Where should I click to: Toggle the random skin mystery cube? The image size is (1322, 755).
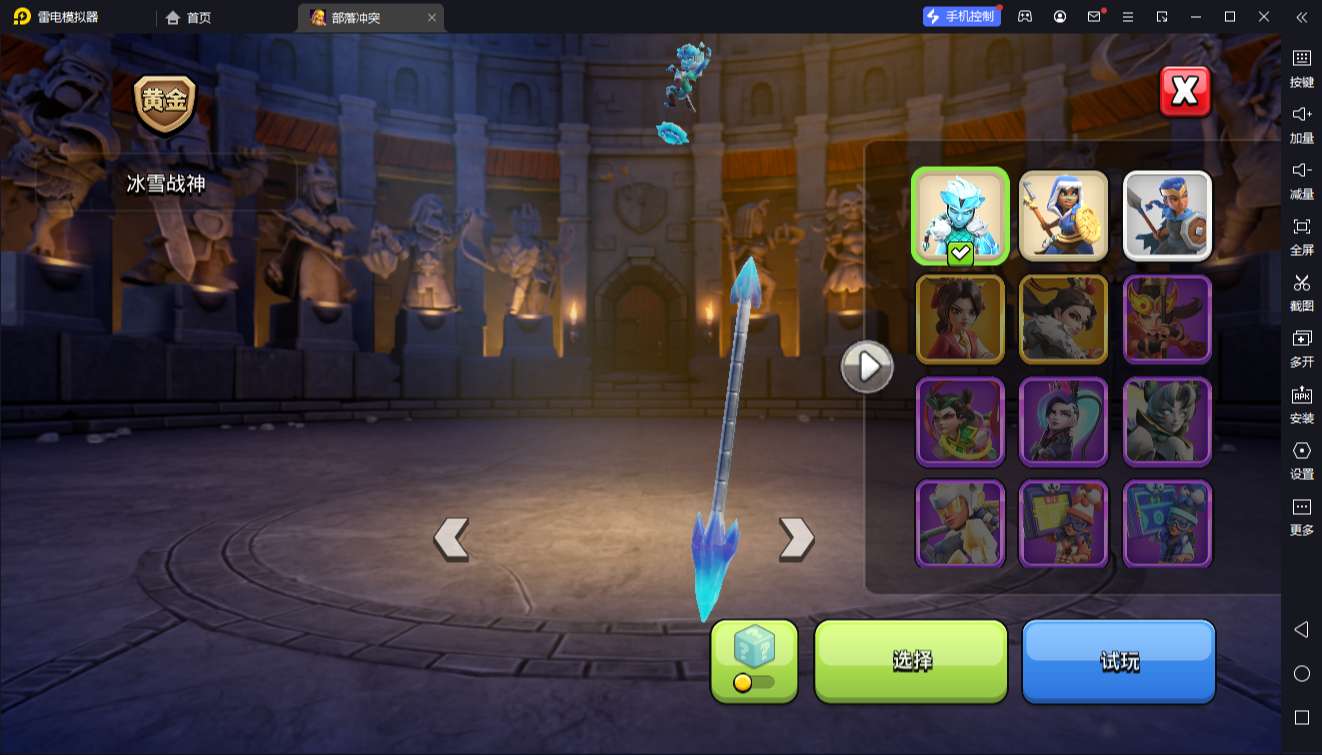[754, 659]
